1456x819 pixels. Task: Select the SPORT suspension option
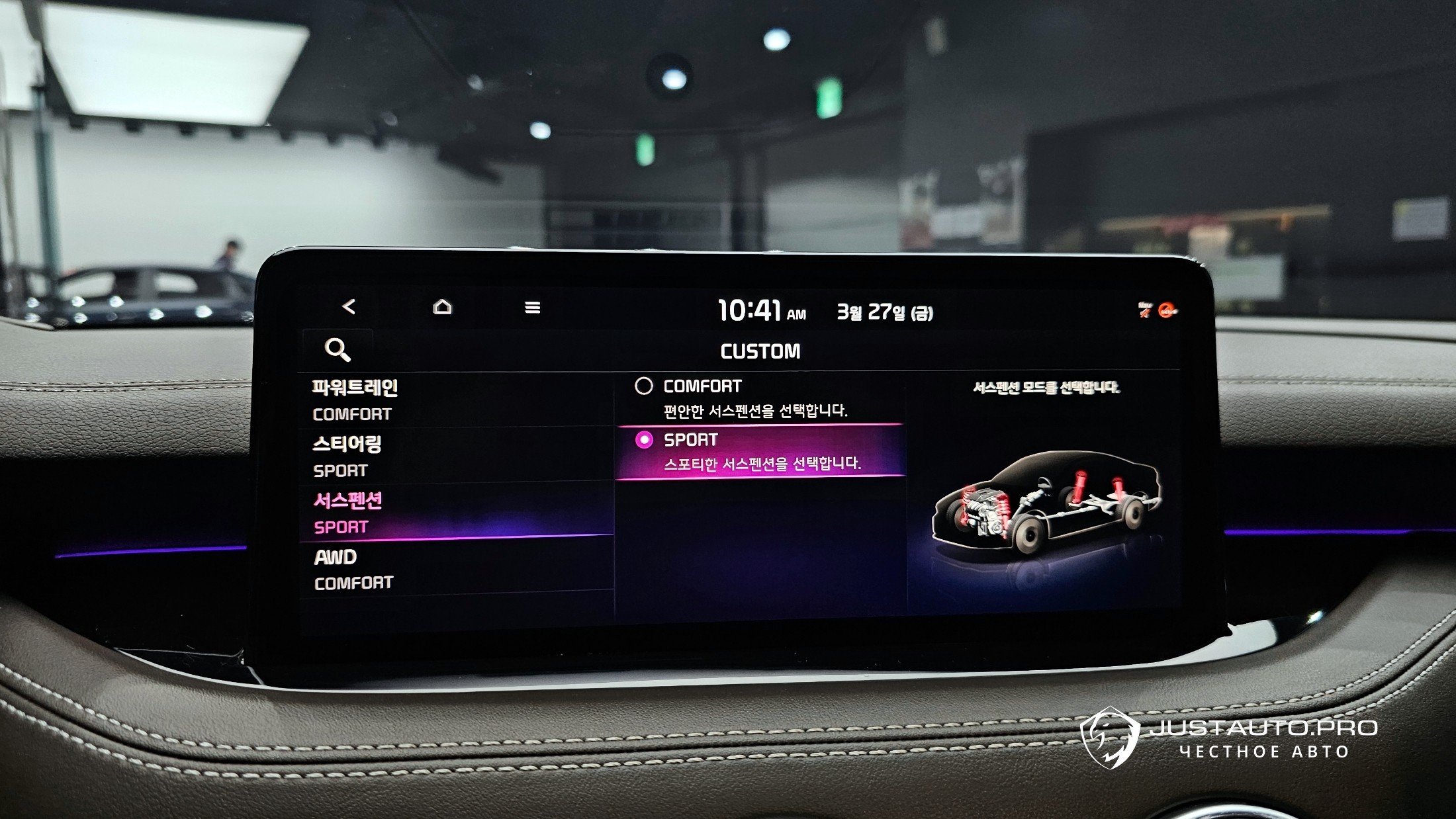coord(760,451)
